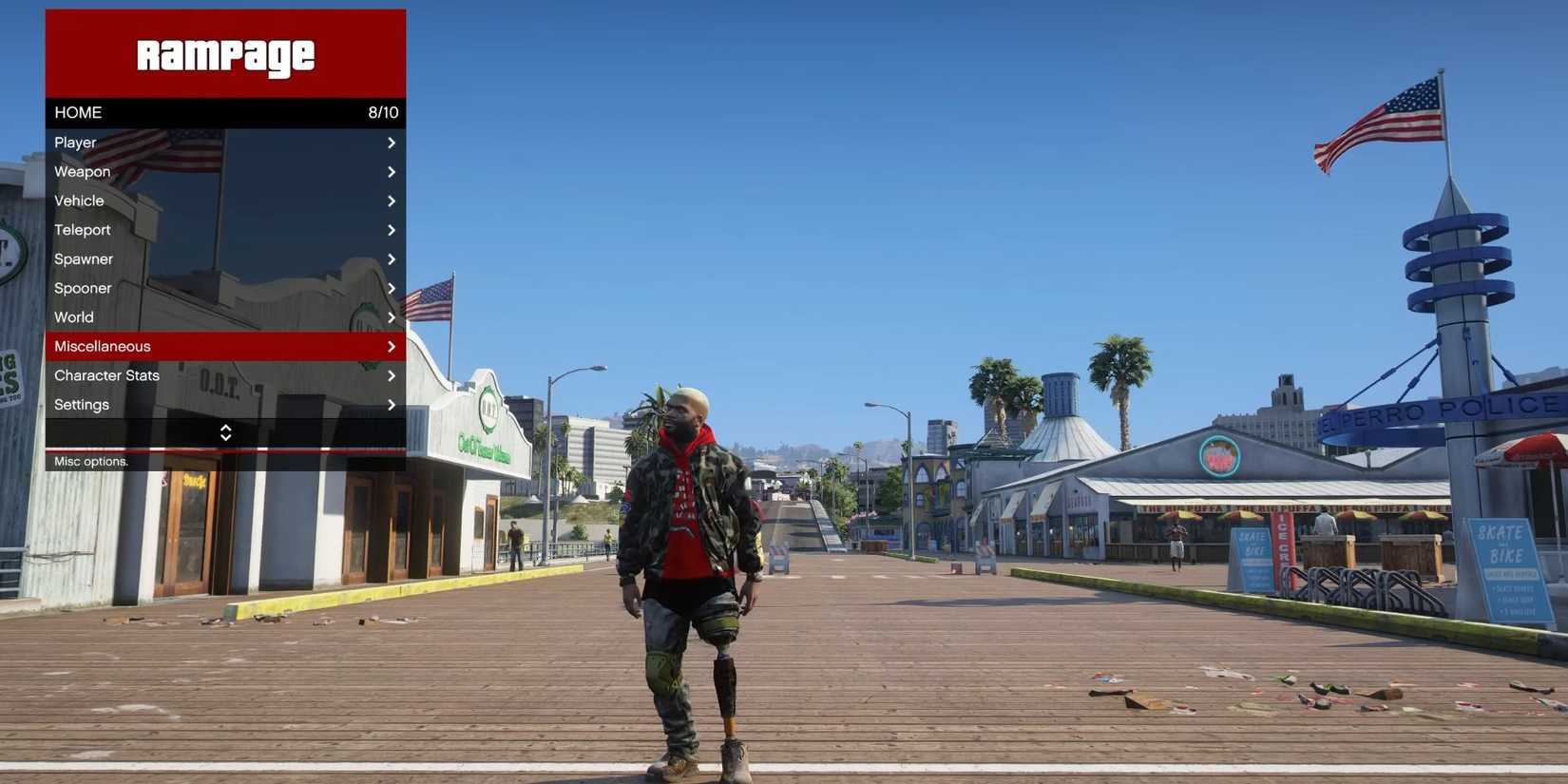Viewport: 1568px width, 784px height.
Task: Click the 8/10 page counter
Action: pos(384,112)
